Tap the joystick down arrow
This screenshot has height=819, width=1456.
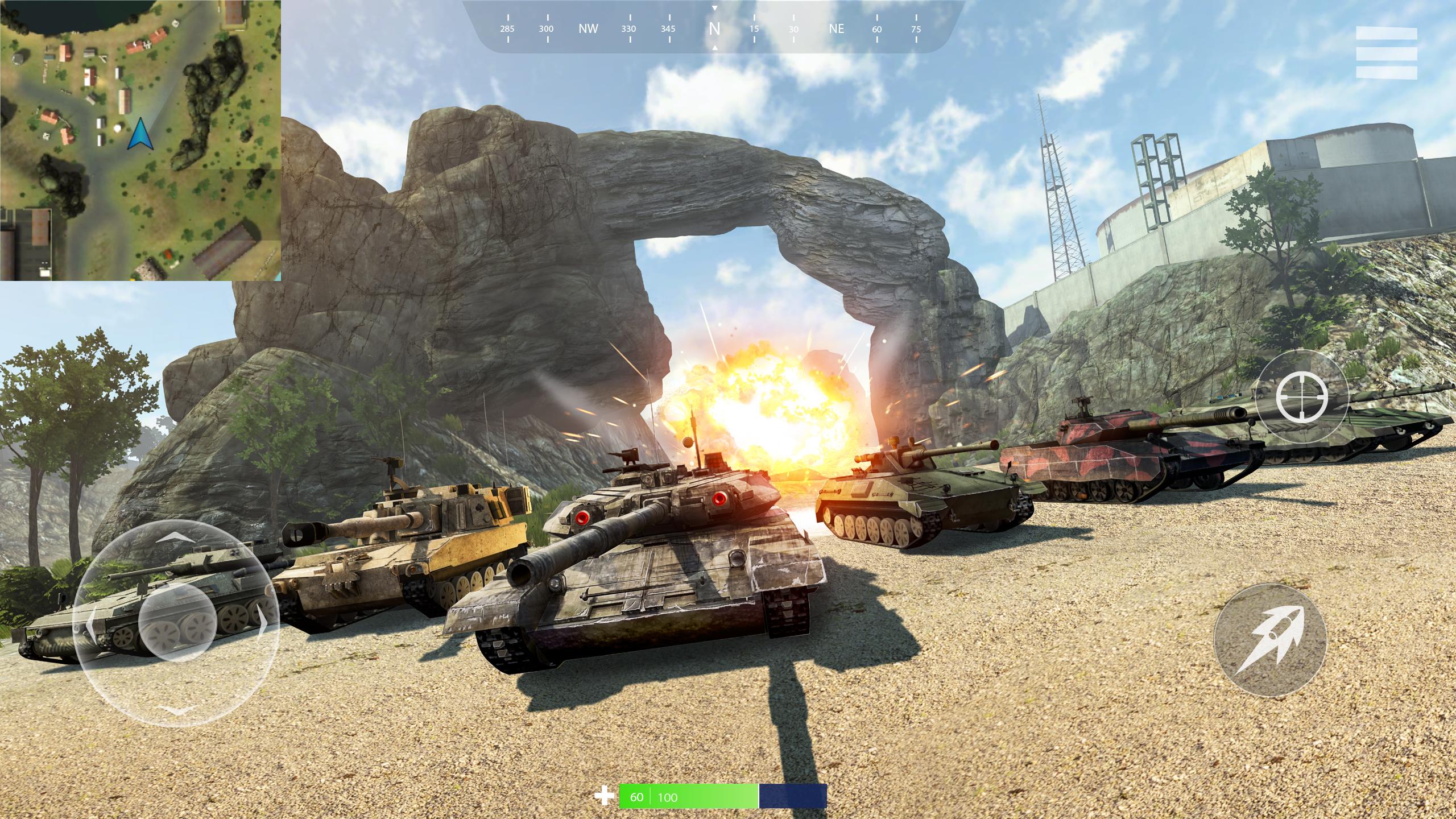pyautogui.click(x=176, y=709)
